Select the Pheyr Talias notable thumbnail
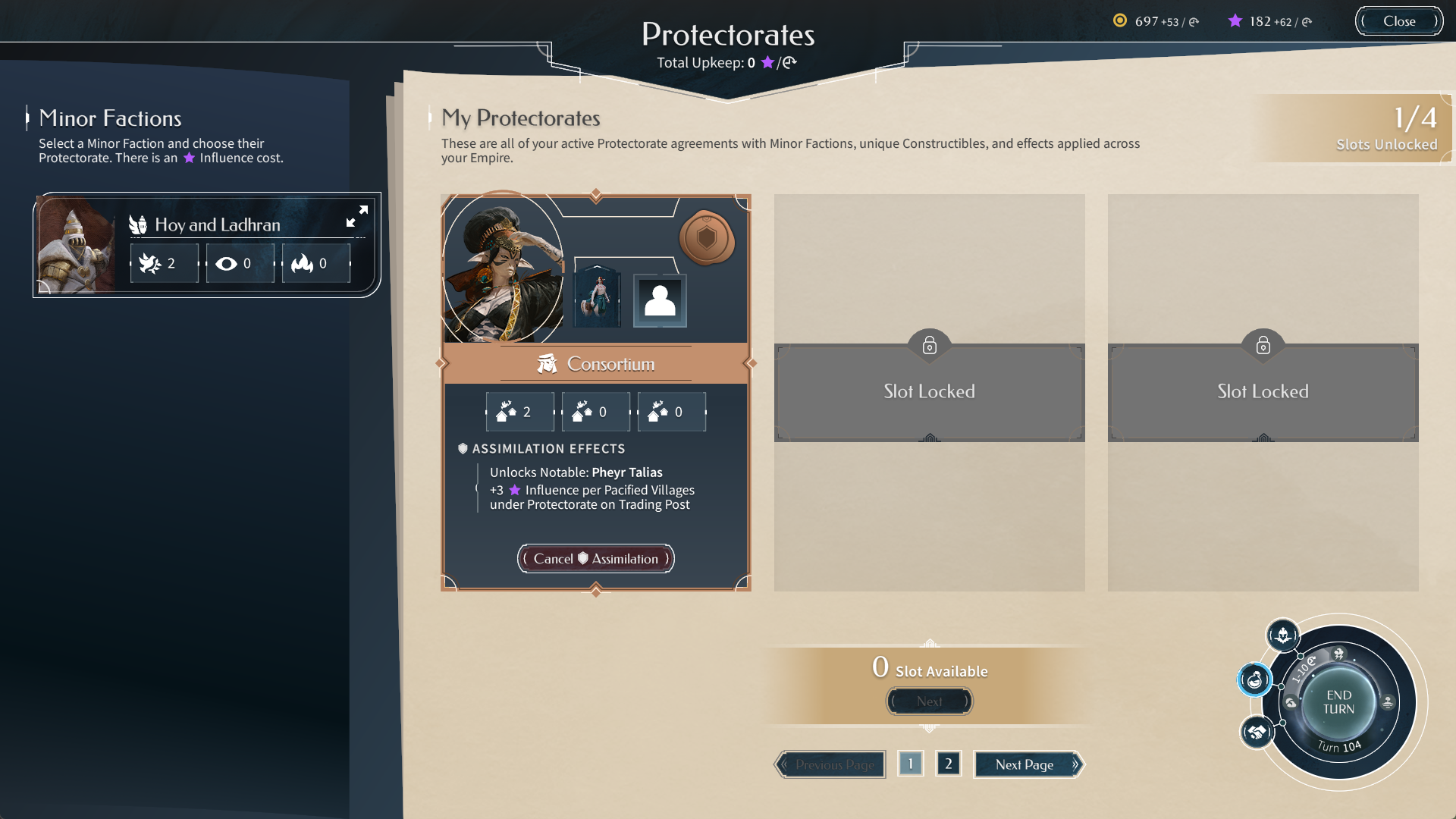 pyautogui.click(x=598, y=300)
